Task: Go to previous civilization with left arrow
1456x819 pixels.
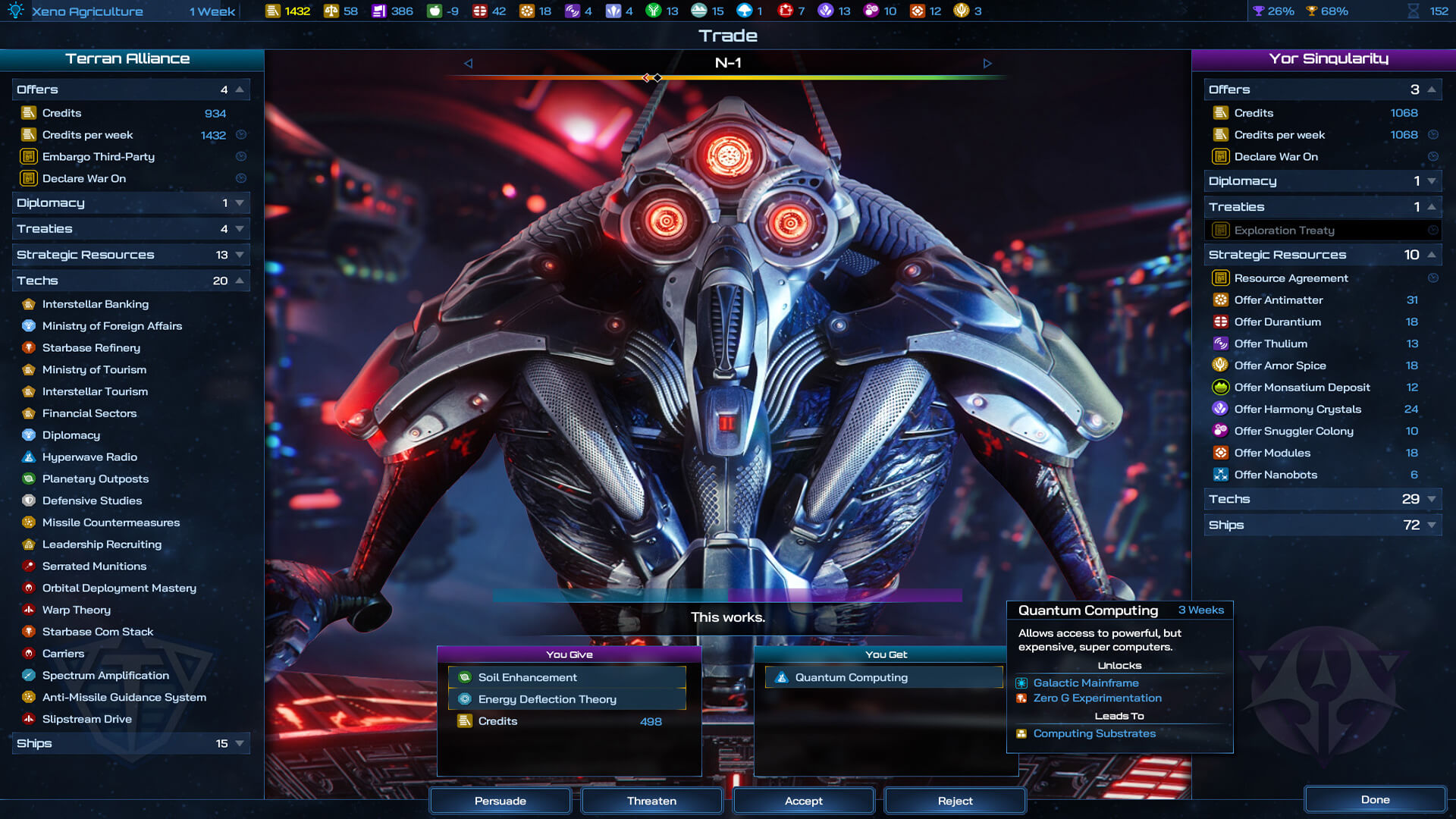Action: point(468,64)
